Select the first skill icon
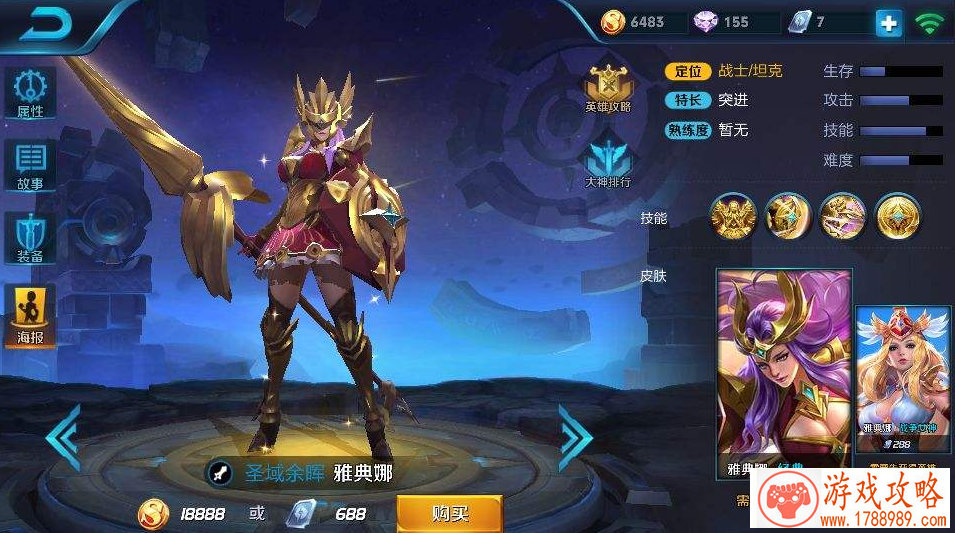This screenshot has width=955, height=533. 732,215
